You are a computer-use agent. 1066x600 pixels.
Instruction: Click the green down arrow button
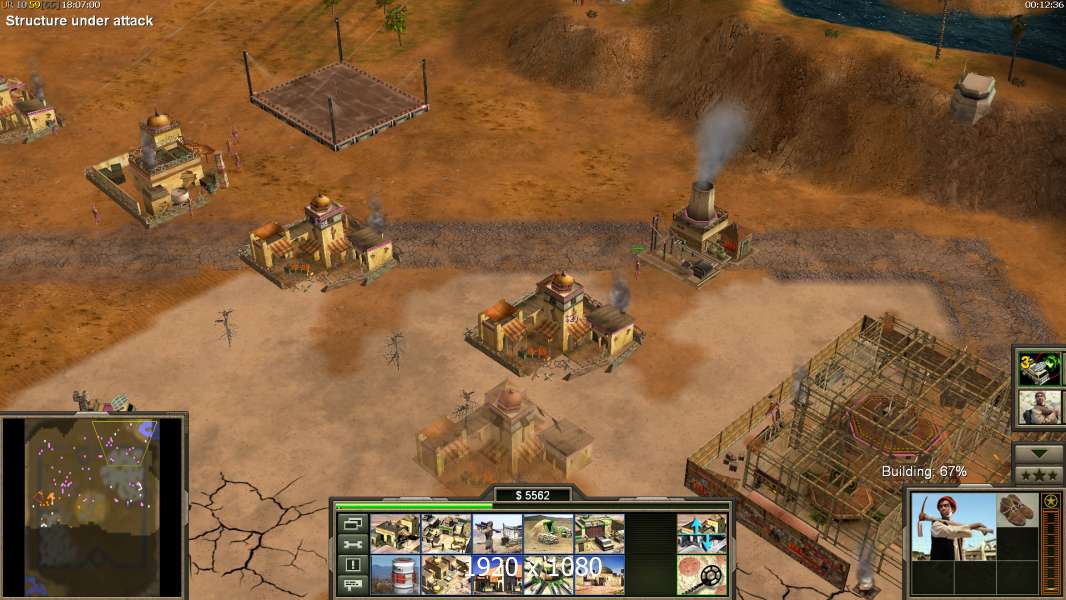click(x=1038, y=453)
